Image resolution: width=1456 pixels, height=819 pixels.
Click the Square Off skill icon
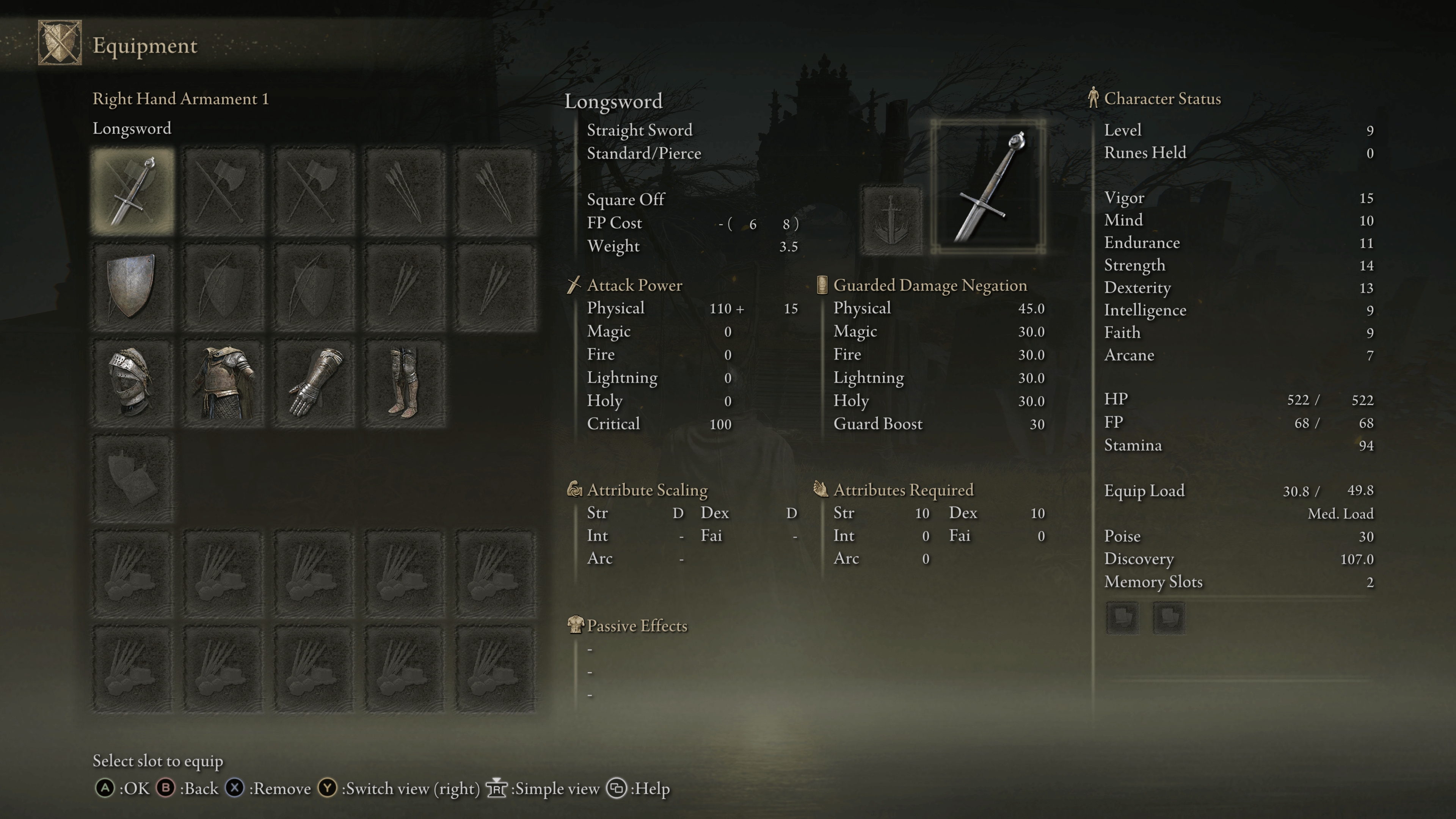[x=891, y=220]
